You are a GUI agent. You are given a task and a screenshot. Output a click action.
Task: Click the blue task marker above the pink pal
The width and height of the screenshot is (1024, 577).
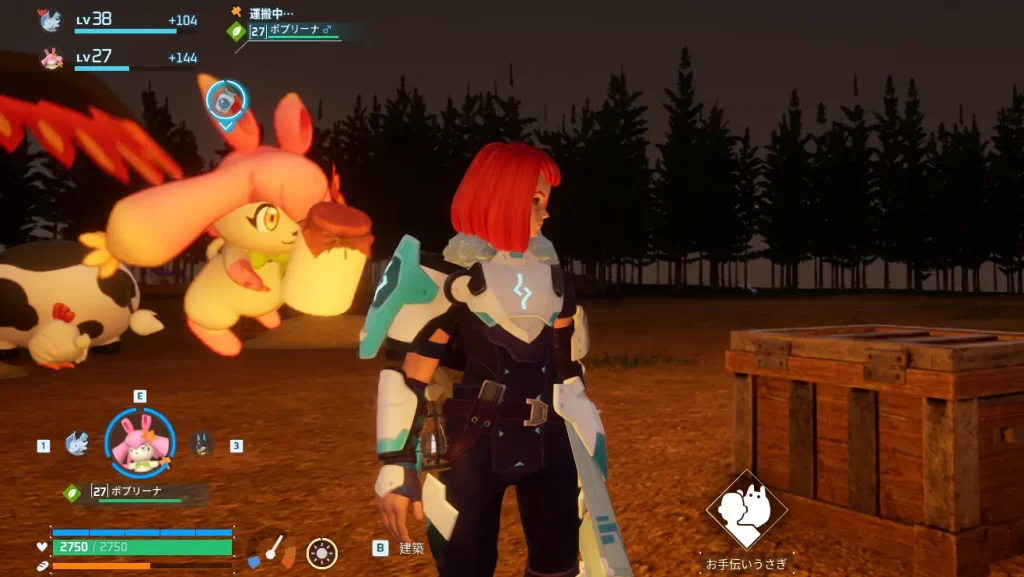[226, 101]
